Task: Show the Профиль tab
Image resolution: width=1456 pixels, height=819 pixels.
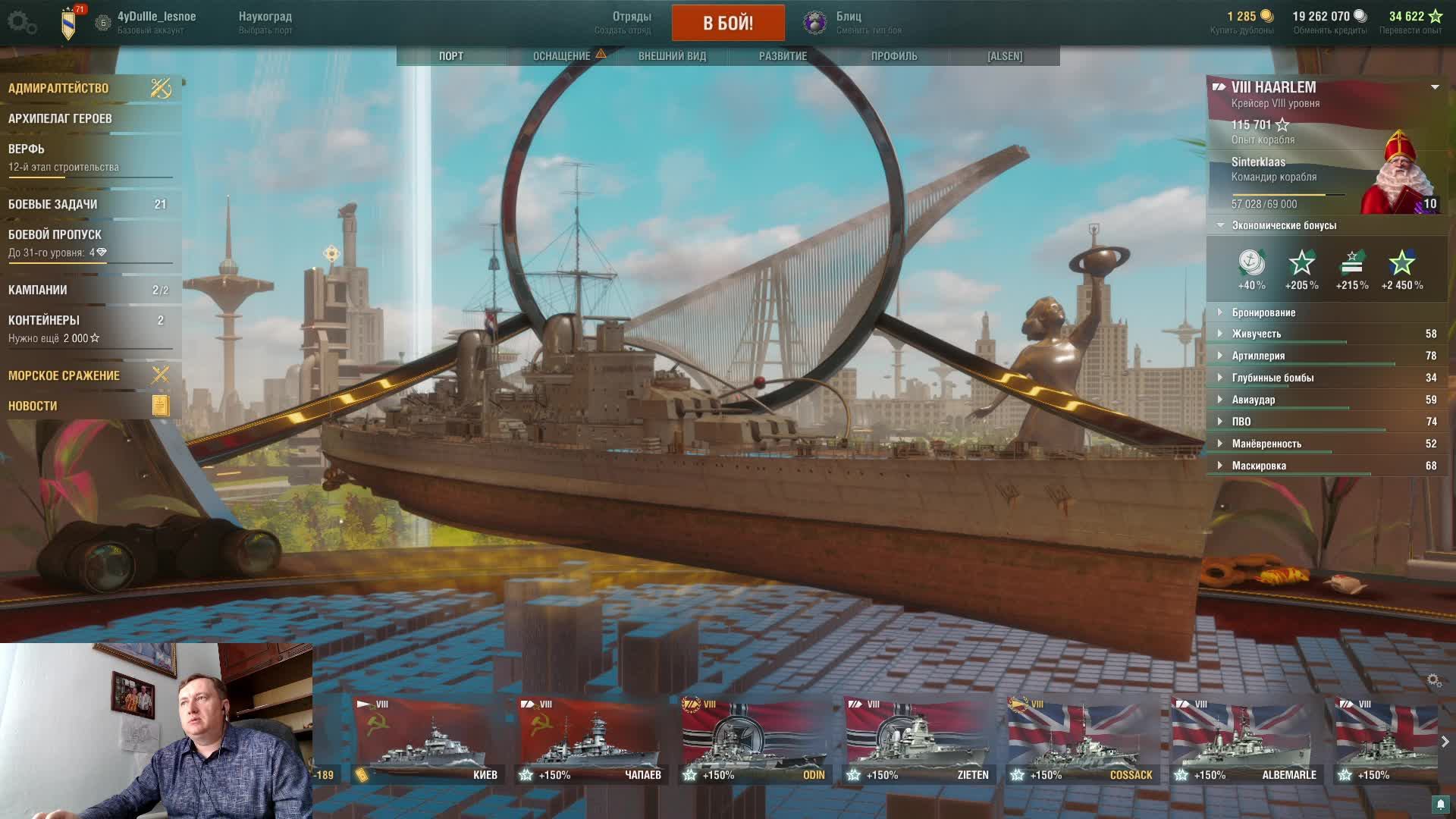Action: [894, 56]
